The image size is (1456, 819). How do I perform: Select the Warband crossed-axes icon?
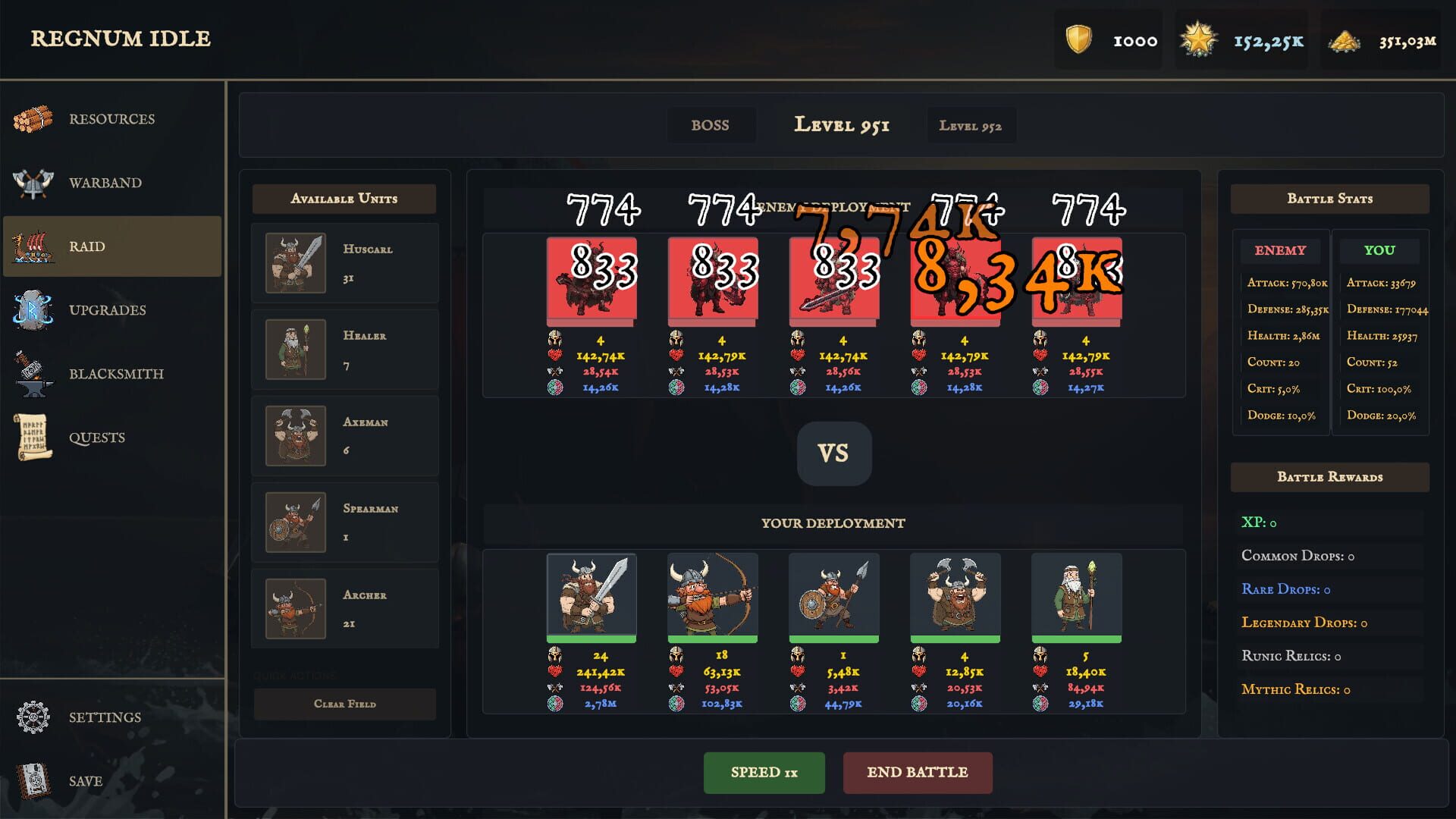pos(32,182)
